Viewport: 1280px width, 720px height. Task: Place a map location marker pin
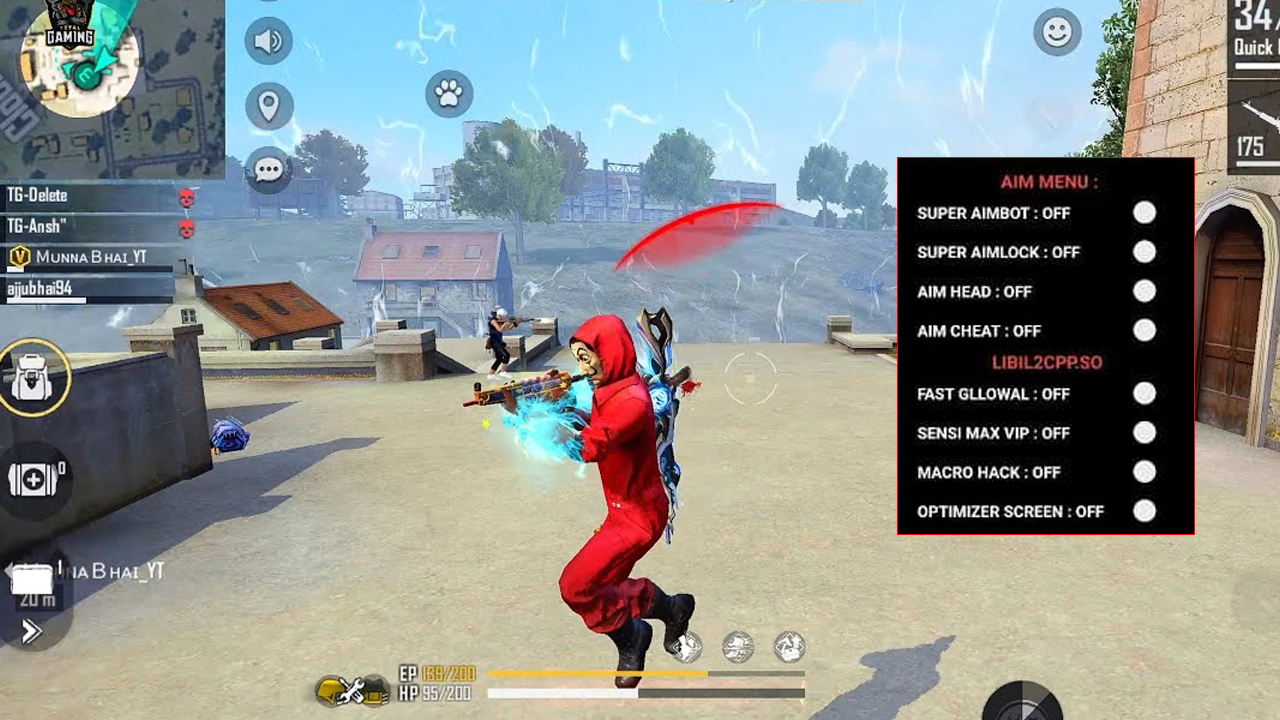tap(268, 105)
